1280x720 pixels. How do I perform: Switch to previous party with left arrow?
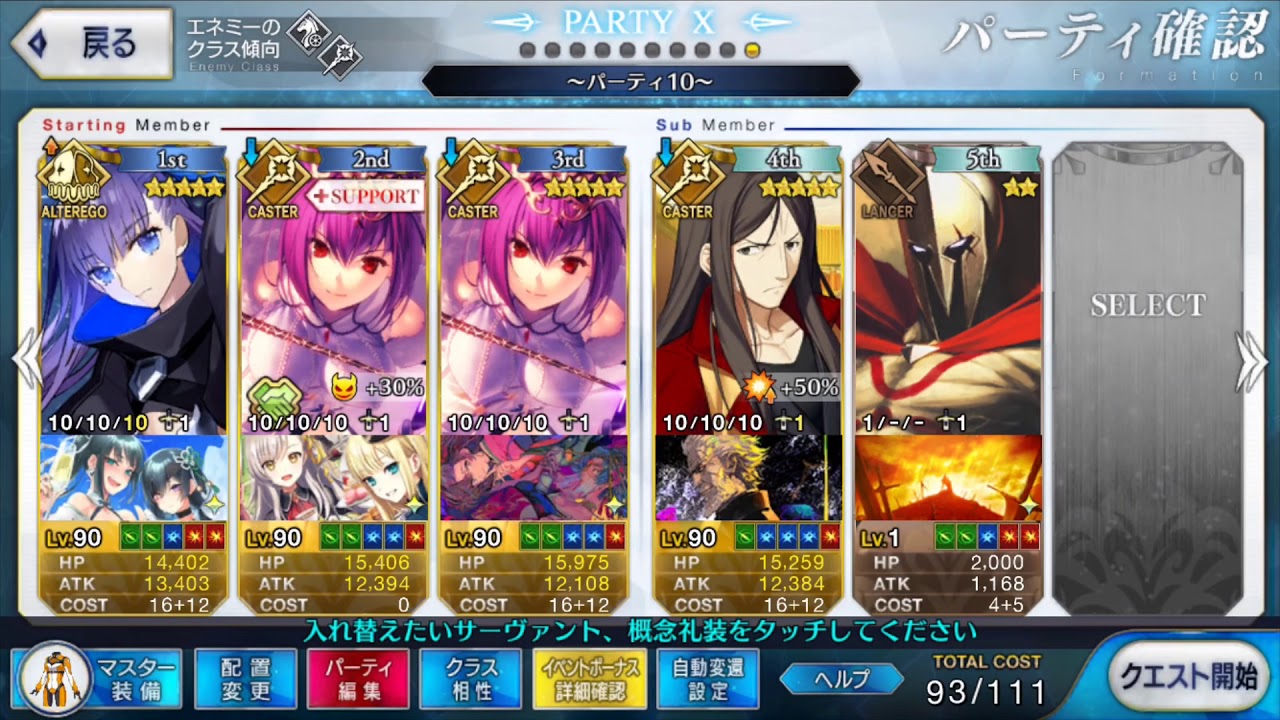click(x=26, y=362)
